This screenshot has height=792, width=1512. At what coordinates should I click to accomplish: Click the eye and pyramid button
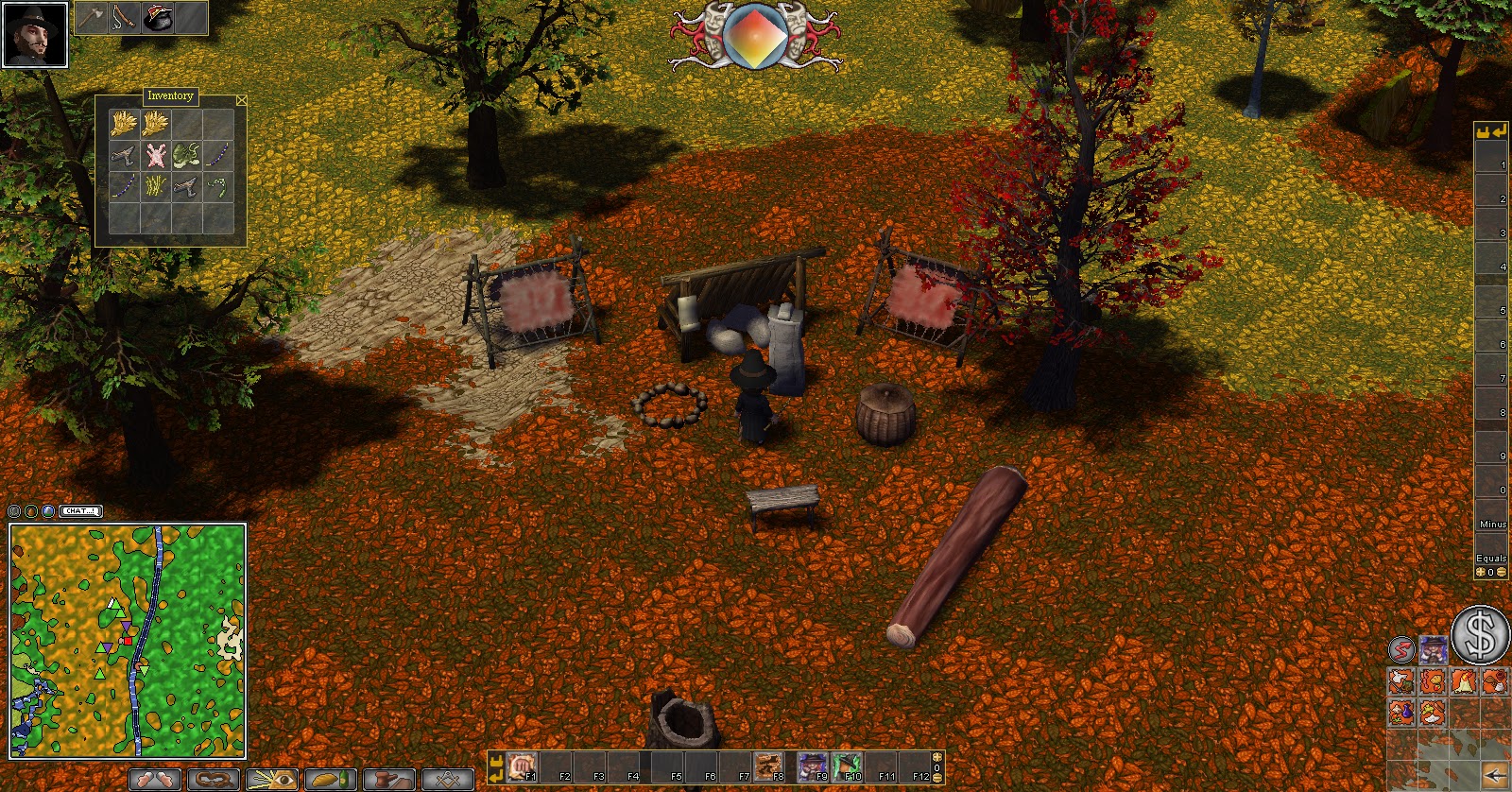pos(272,780)
